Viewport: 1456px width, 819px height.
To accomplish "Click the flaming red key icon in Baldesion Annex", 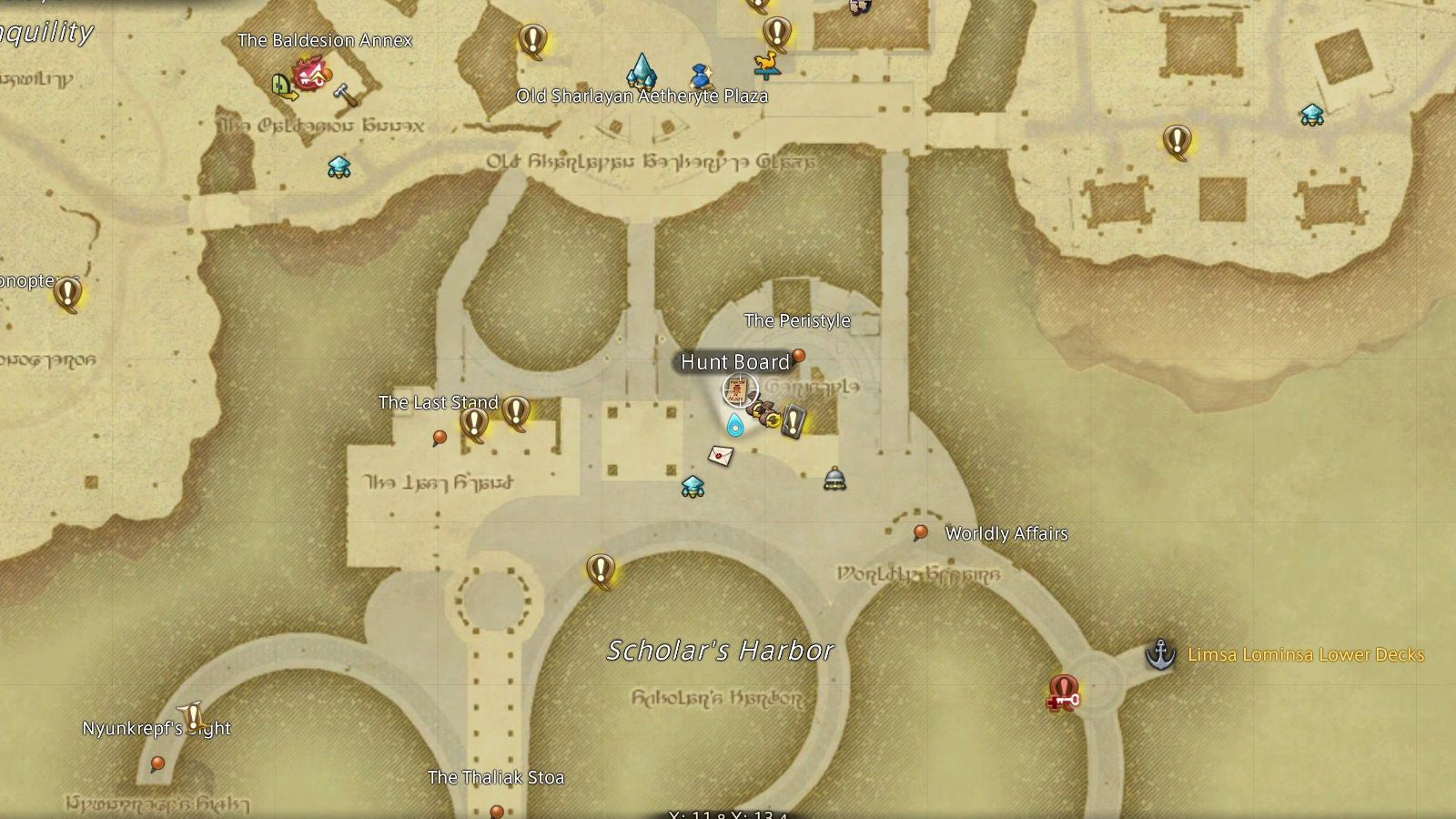I will click(x=309, y=75).
